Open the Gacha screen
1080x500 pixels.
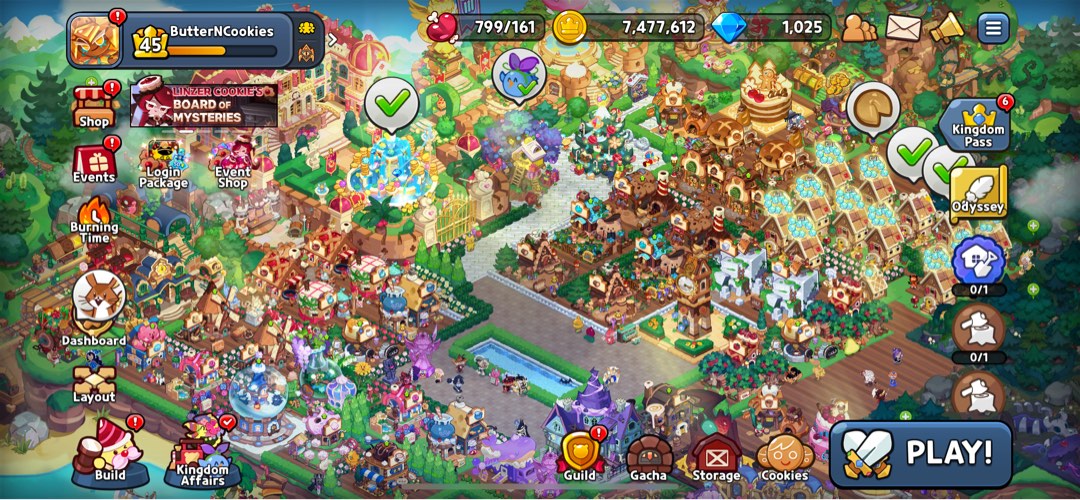point(648,458)
